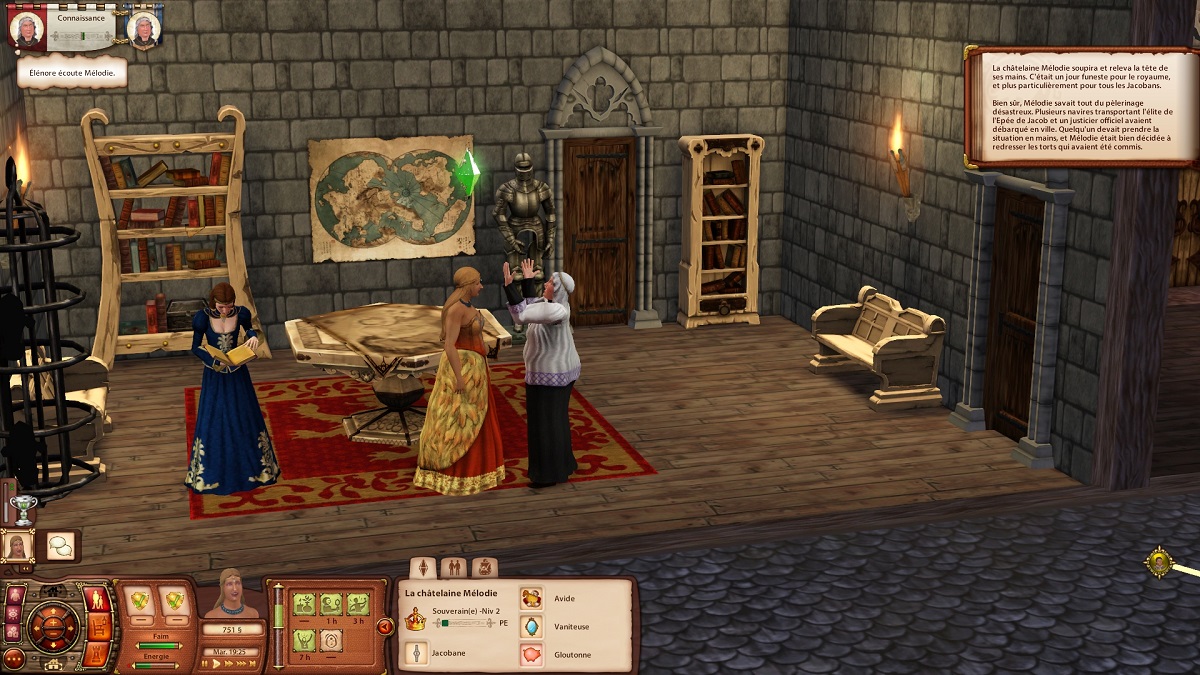Switch to the Sim diamond info tab
This screenshot has height=675, width=1200.
423,568
